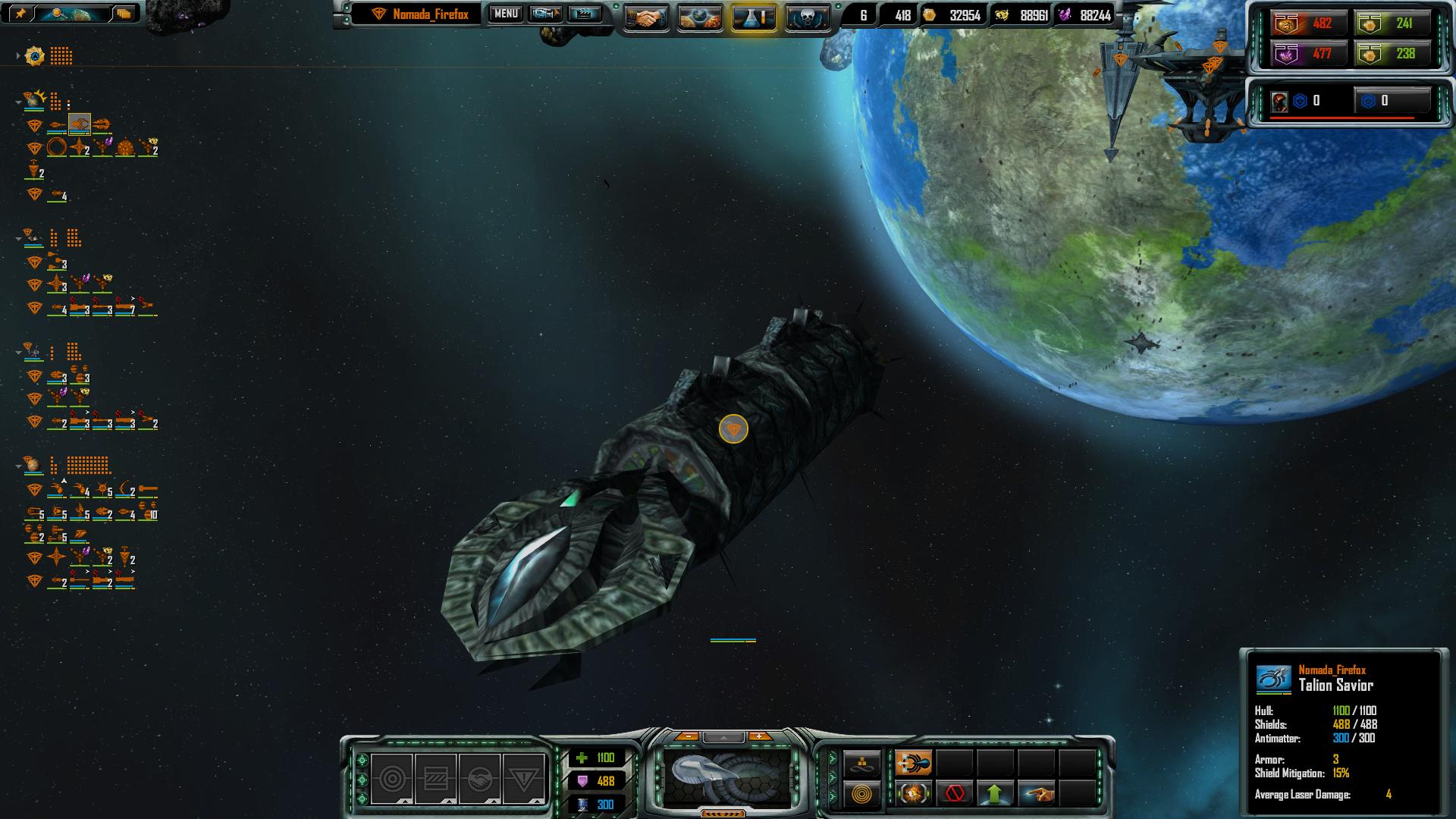Open the planets empire overview
The height and width of the screenshot is (819, 1456).
coord(700,18)
